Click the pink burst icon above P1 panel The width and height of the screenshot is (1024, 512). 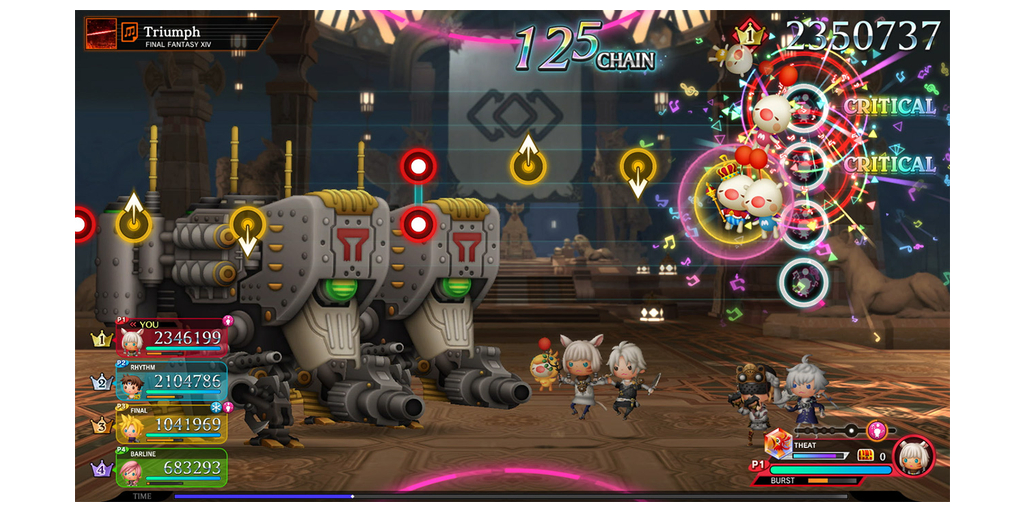[876, 430]
